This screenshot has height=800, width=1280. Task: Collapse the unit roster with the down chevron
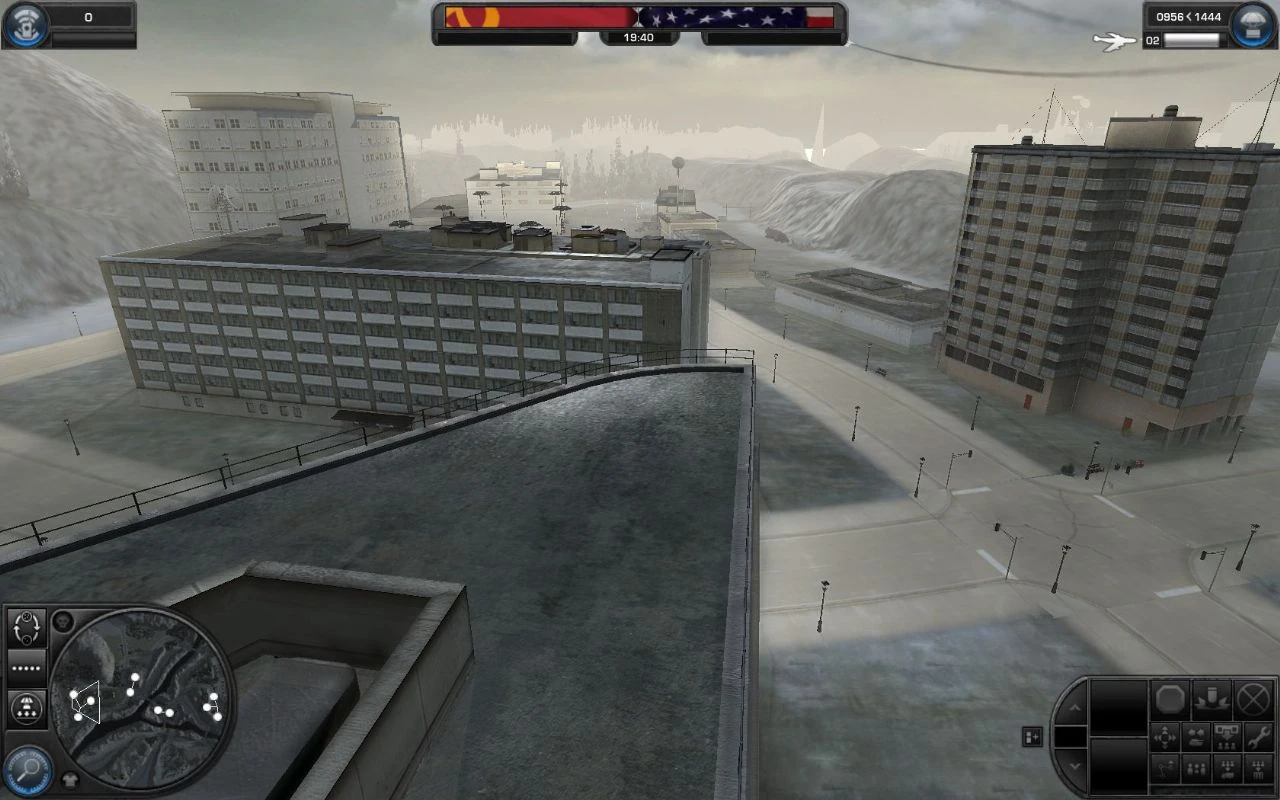click(x=1075, y=764)
